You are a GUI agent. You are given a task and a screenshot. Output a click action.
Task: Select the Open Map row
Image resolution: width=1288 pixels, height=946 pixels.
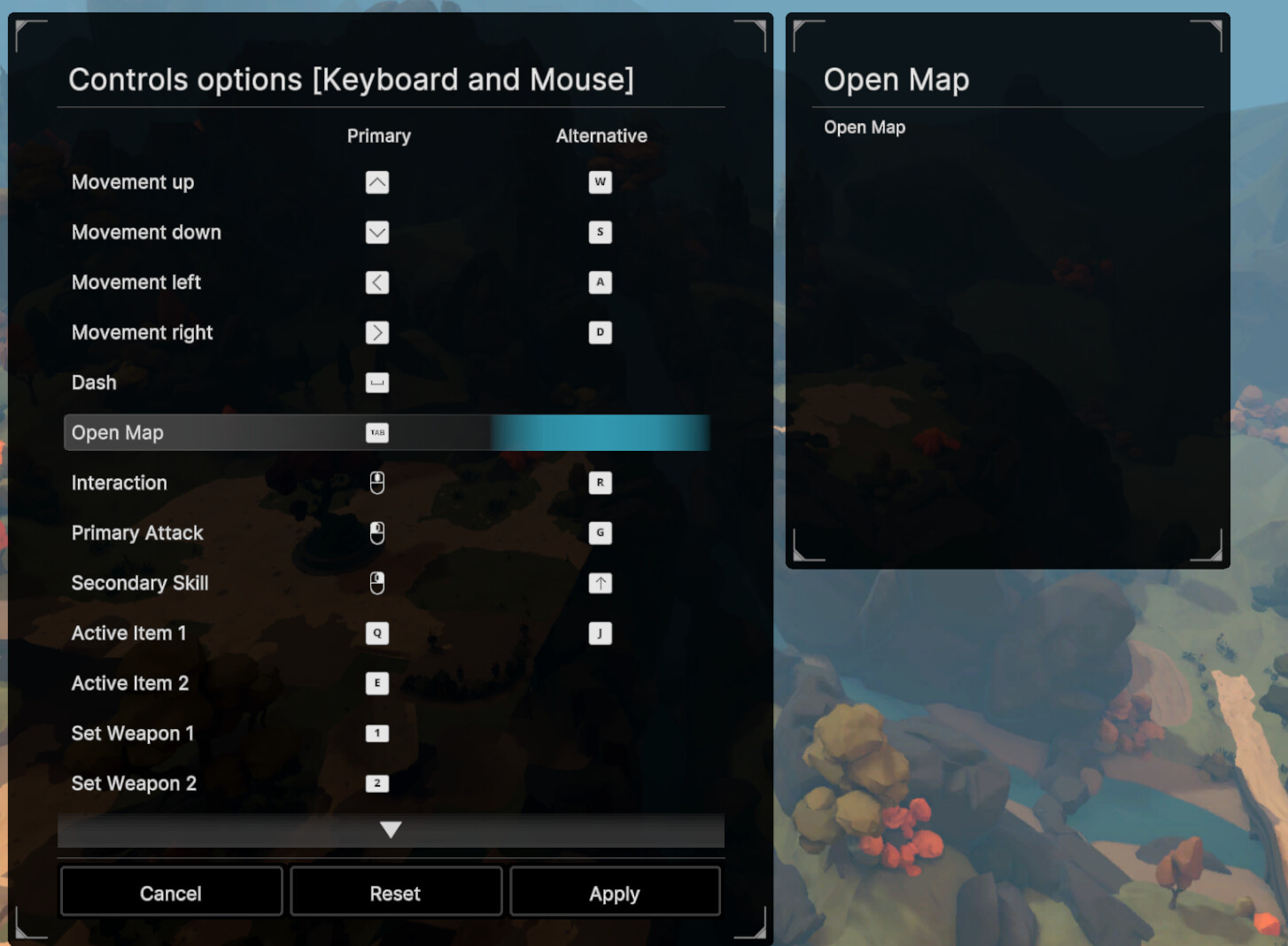click(177, 432)
